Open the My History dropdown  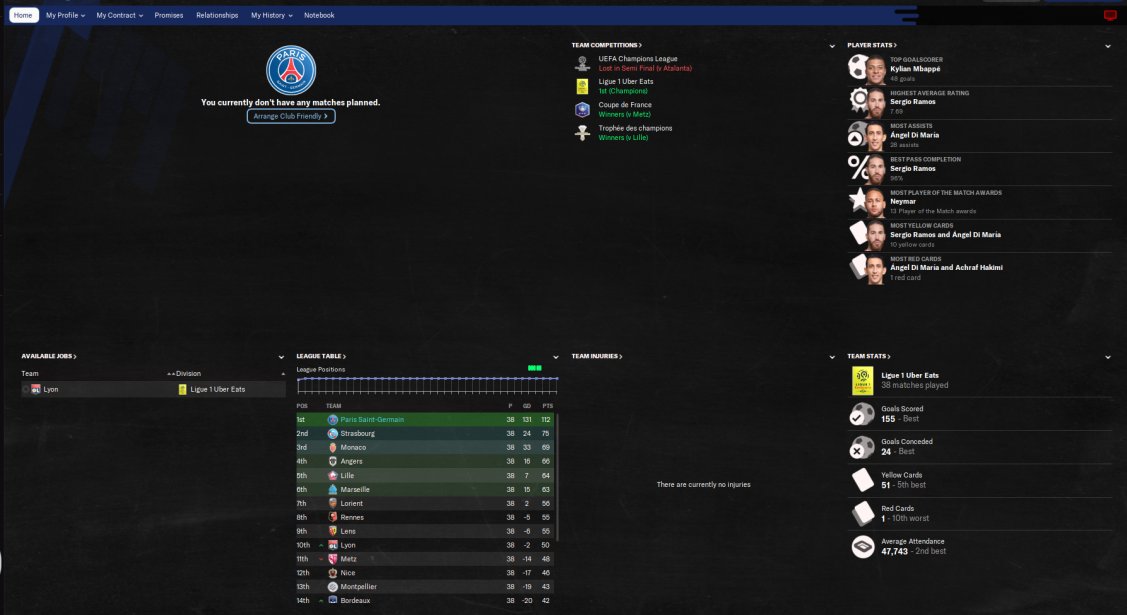[271, 15]
